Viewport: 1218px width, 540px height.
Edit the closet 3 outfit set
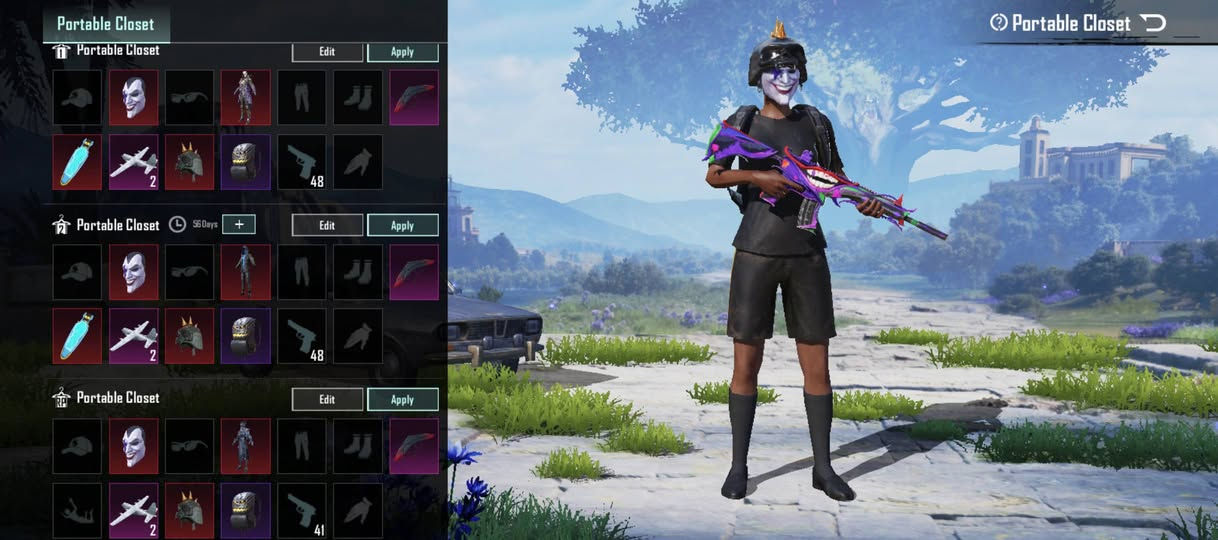click(327, 400)
